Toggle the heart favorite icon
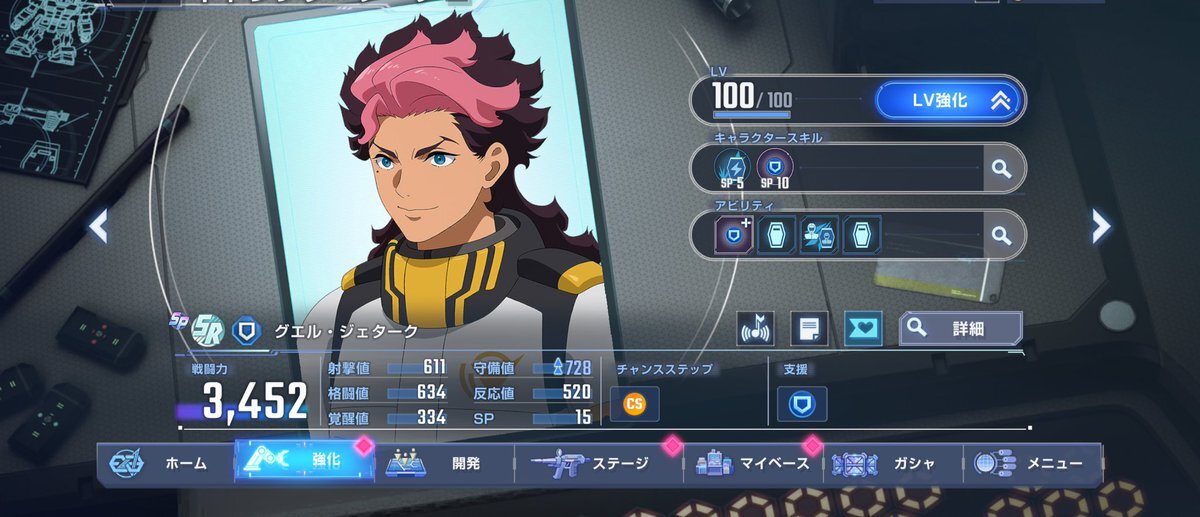Image resolution: width=1200 pixels, height=517 pixels. (x=862, y=329)
